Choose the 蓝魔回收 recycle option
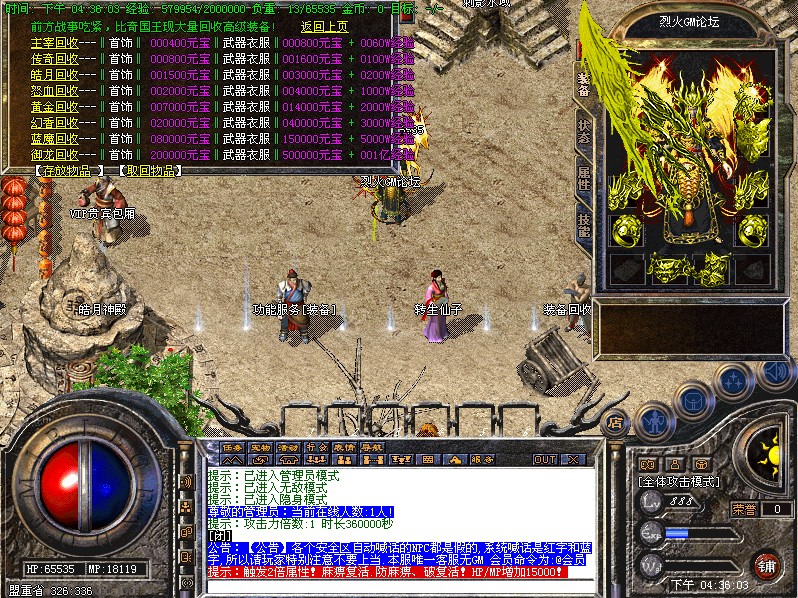798x598 pixels. pos(55,139)
